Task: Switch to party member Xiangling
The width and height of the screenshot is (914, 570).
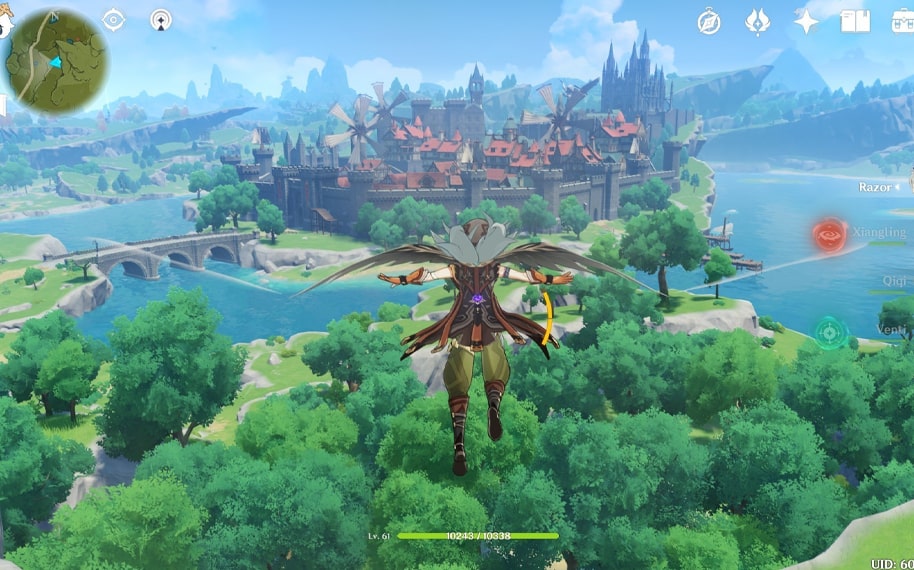Action: click(880, 232)
